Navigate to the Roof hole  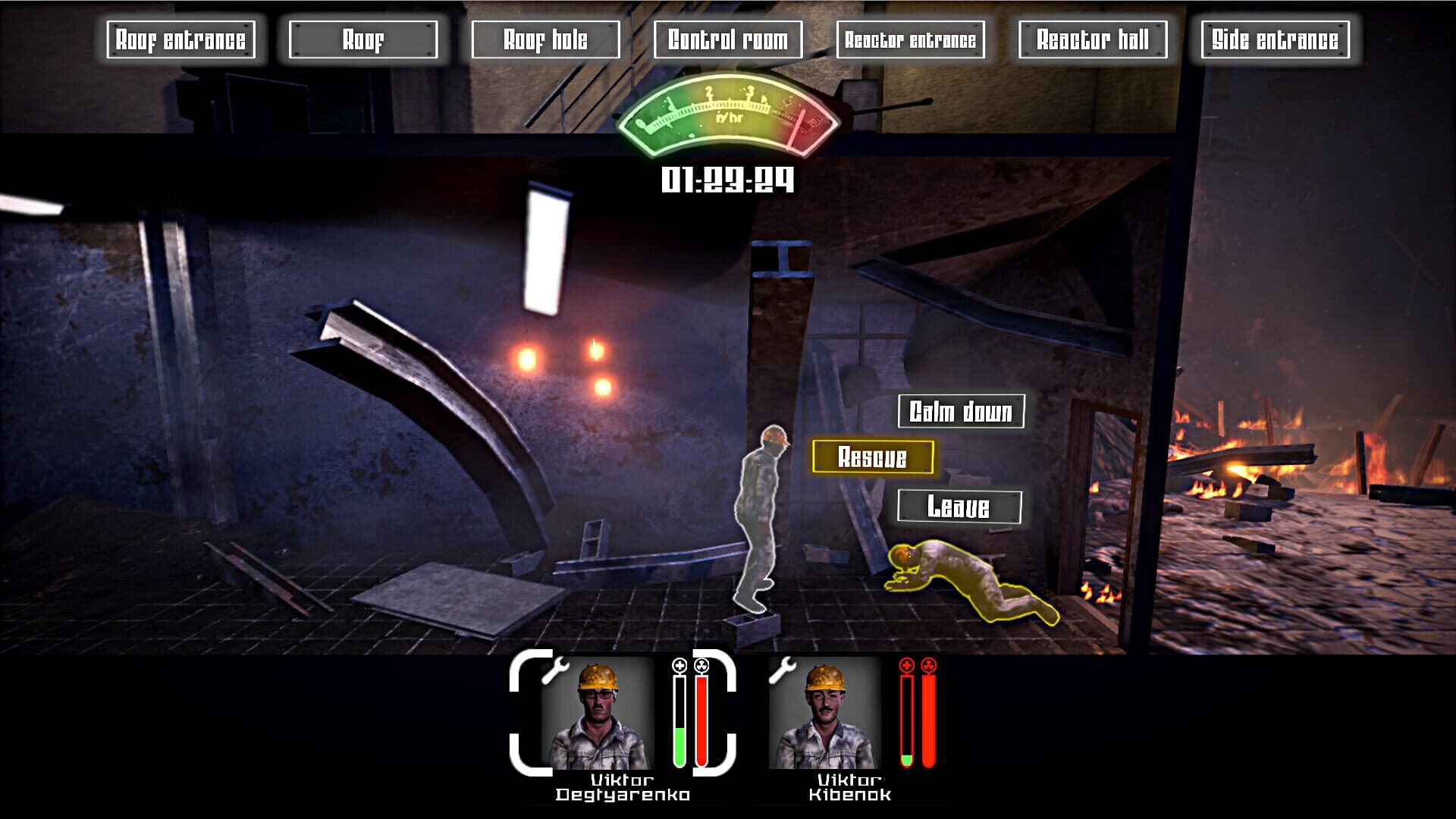pyautogui.click(x=547, y=39)
